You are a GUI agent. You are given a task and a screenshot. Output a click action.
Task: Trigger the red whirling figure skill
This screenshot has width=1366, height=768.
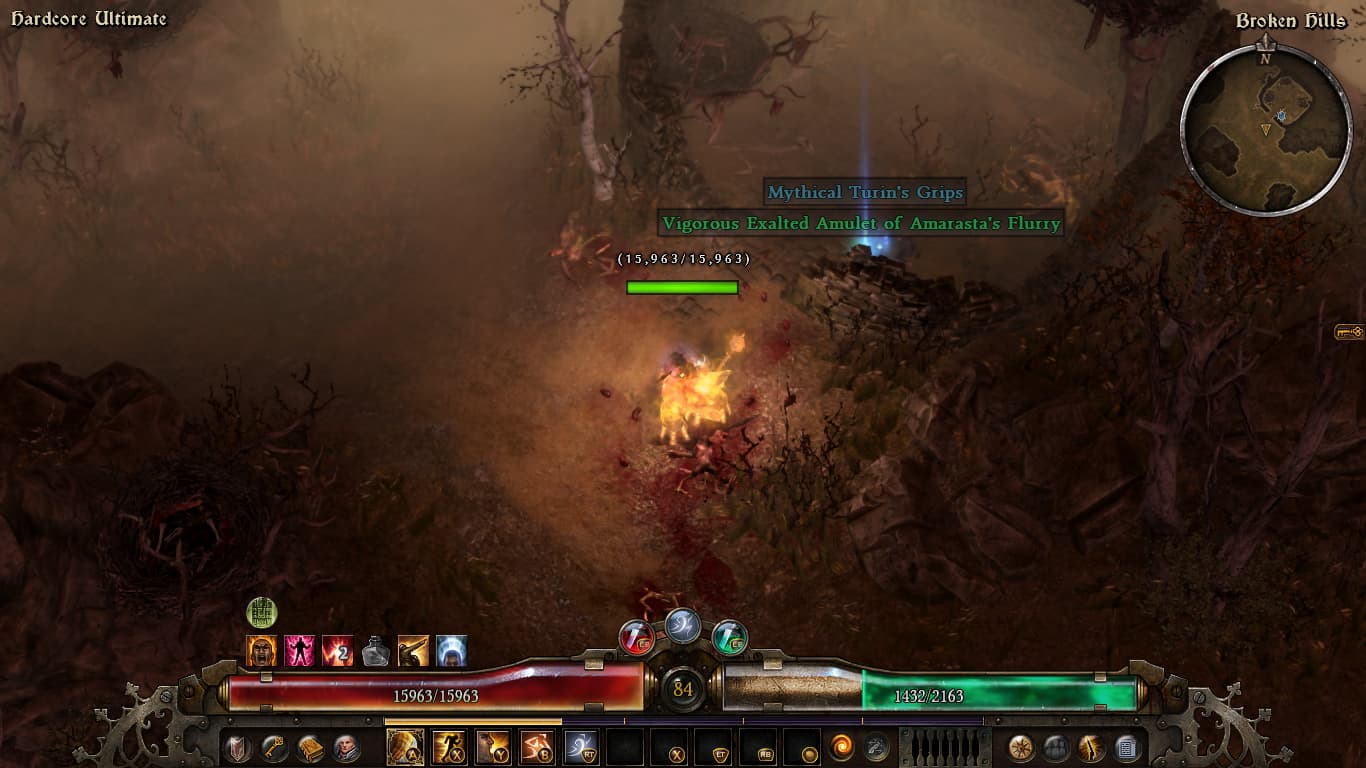(x=537, y=747)
